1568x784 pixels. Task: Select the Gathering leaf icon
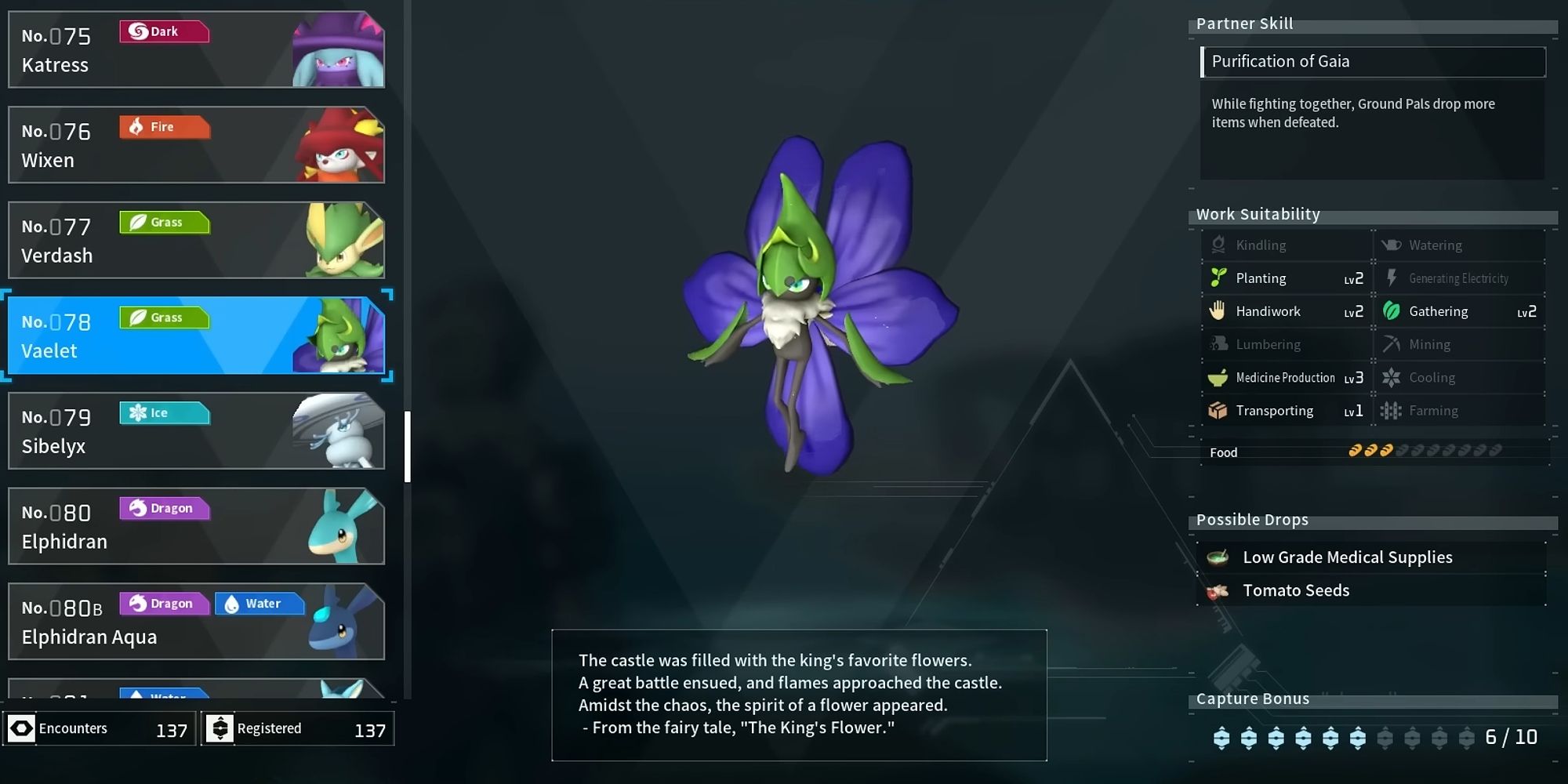pyautogui.click(x=1393, y=311)
